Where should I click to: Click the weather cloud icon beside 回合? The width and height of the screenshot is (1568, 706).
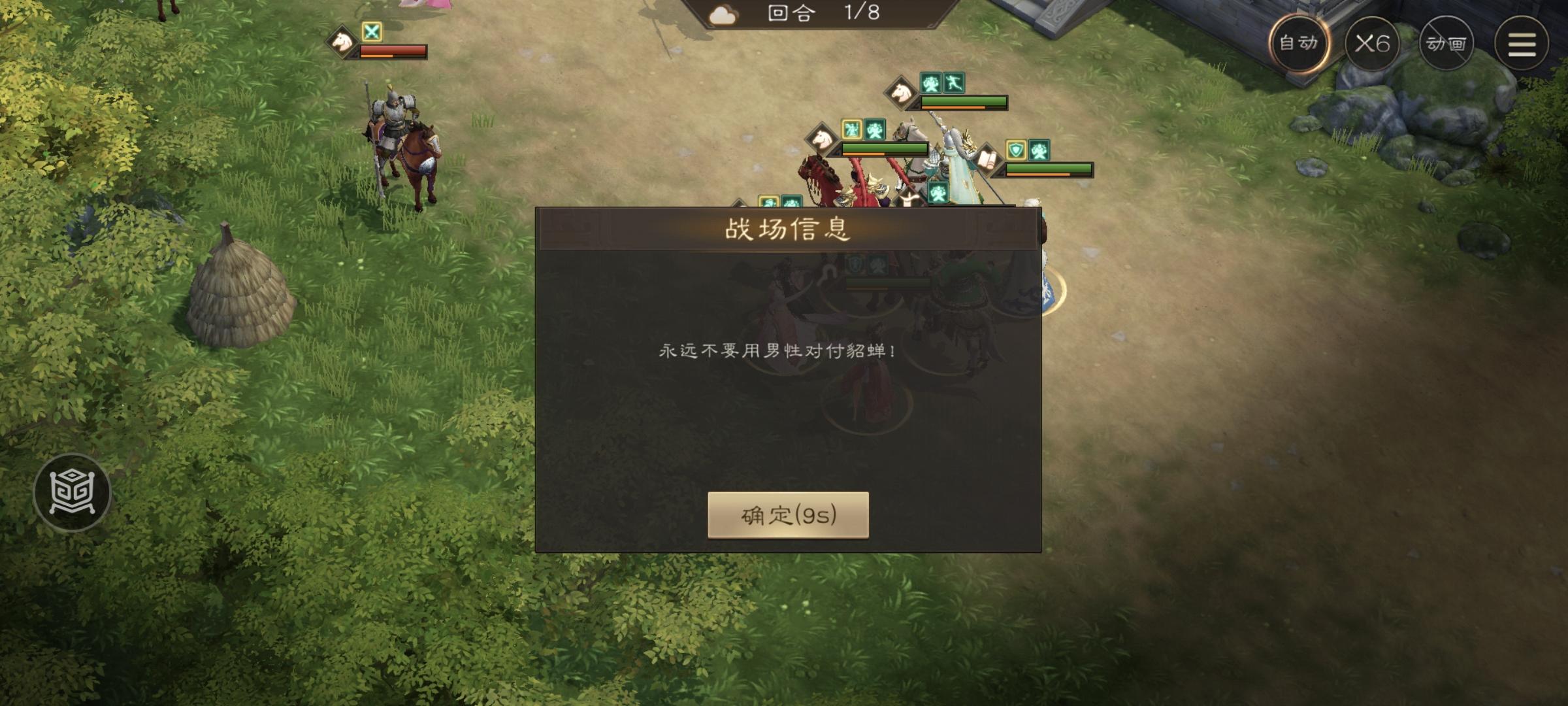tap(723, 14)
